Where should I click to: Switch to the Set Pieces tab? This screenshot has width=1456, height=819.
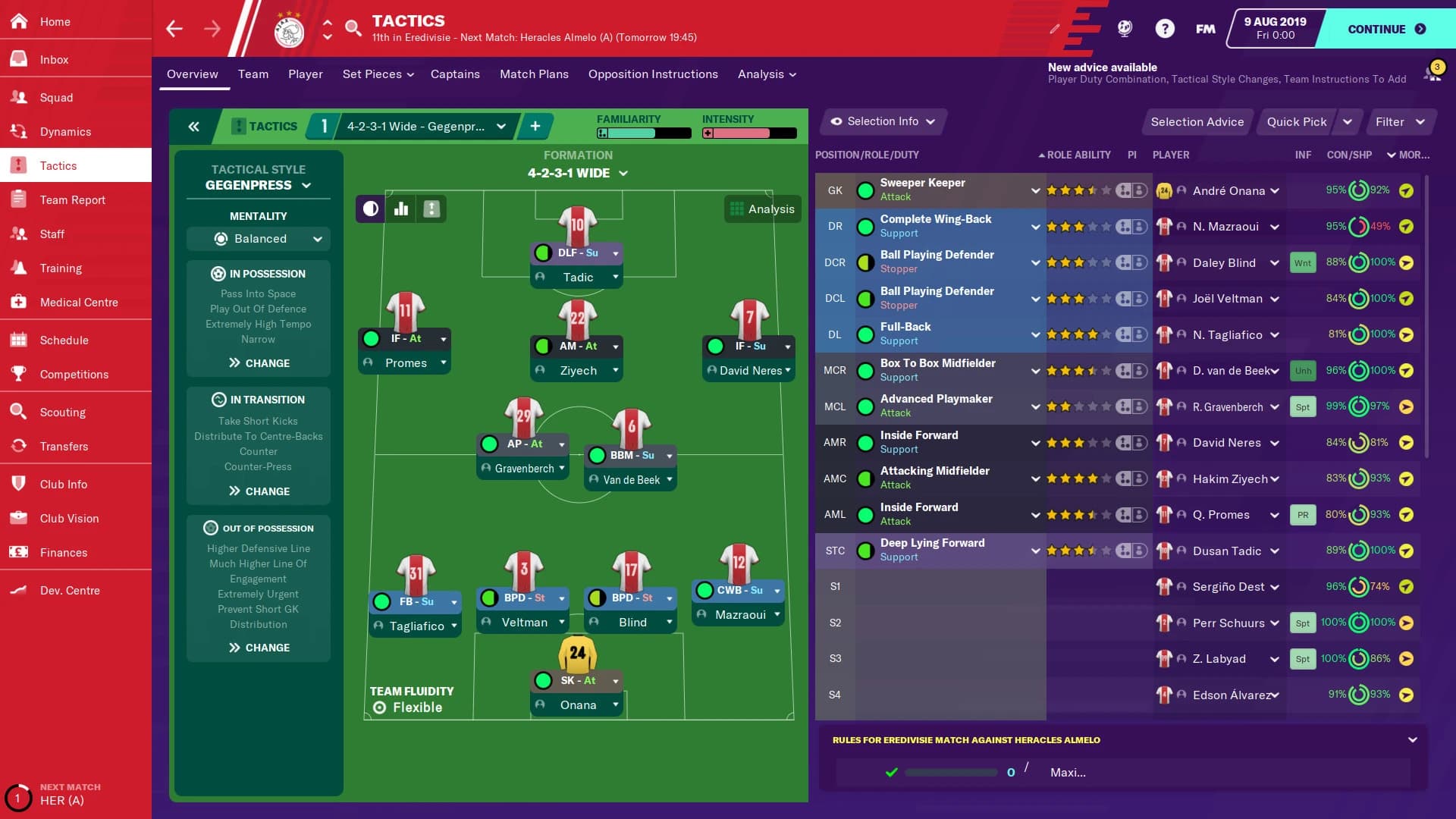(372, 74)
